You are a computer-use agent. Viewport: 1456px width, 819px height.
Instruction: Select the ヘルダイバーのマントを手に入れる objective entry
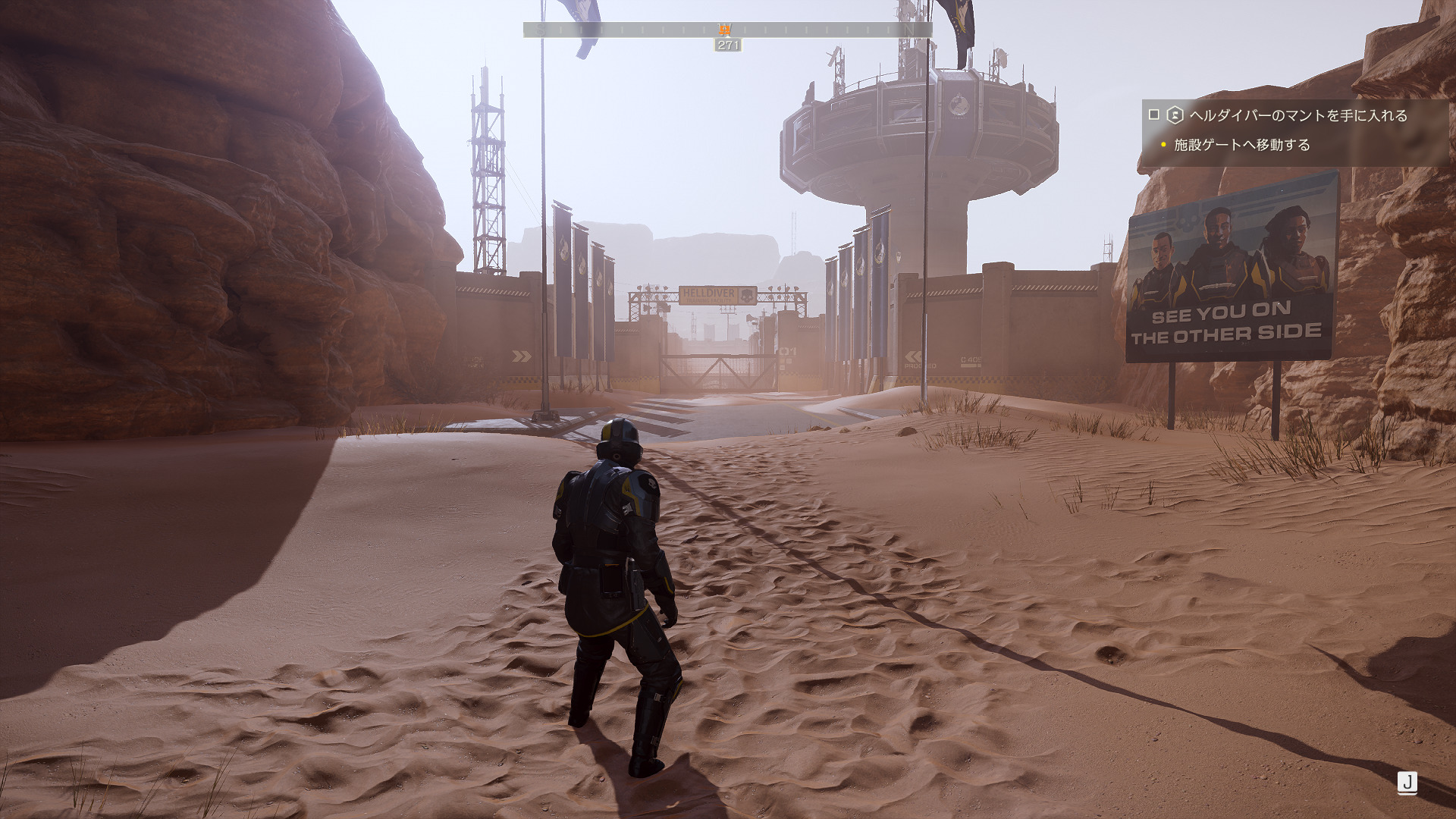tap(1298, 115)
